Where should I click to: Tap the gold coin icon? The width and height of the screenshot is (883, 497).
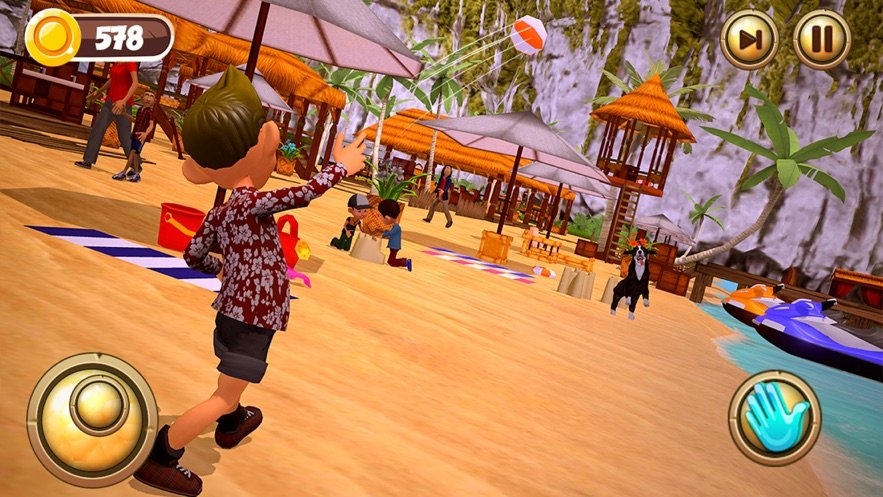click(49, 38)
